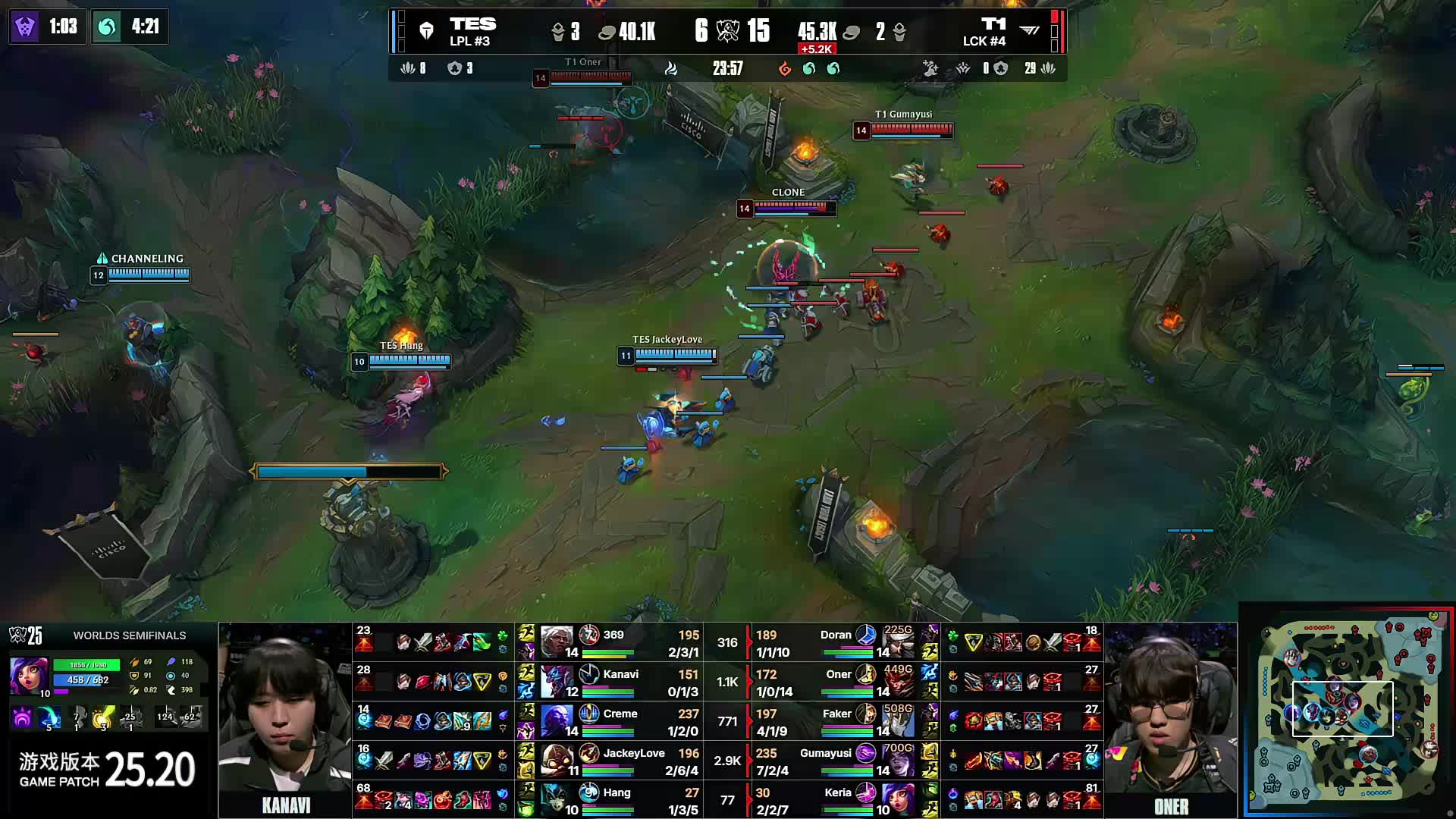Image resolution: width=1456 pixels, height=819 pixels.
Task: Select Keria's champion portrait in scoreboard
Action: pyautogui.click(x=898, y=800)
